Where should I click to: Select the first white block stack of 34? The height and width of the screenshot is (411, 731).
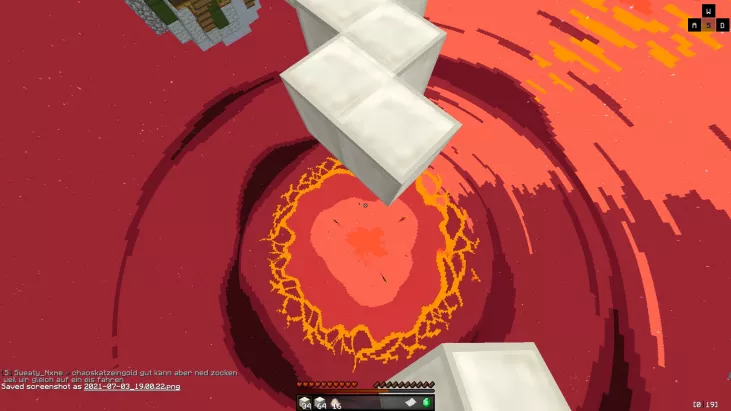pos(305,402)
